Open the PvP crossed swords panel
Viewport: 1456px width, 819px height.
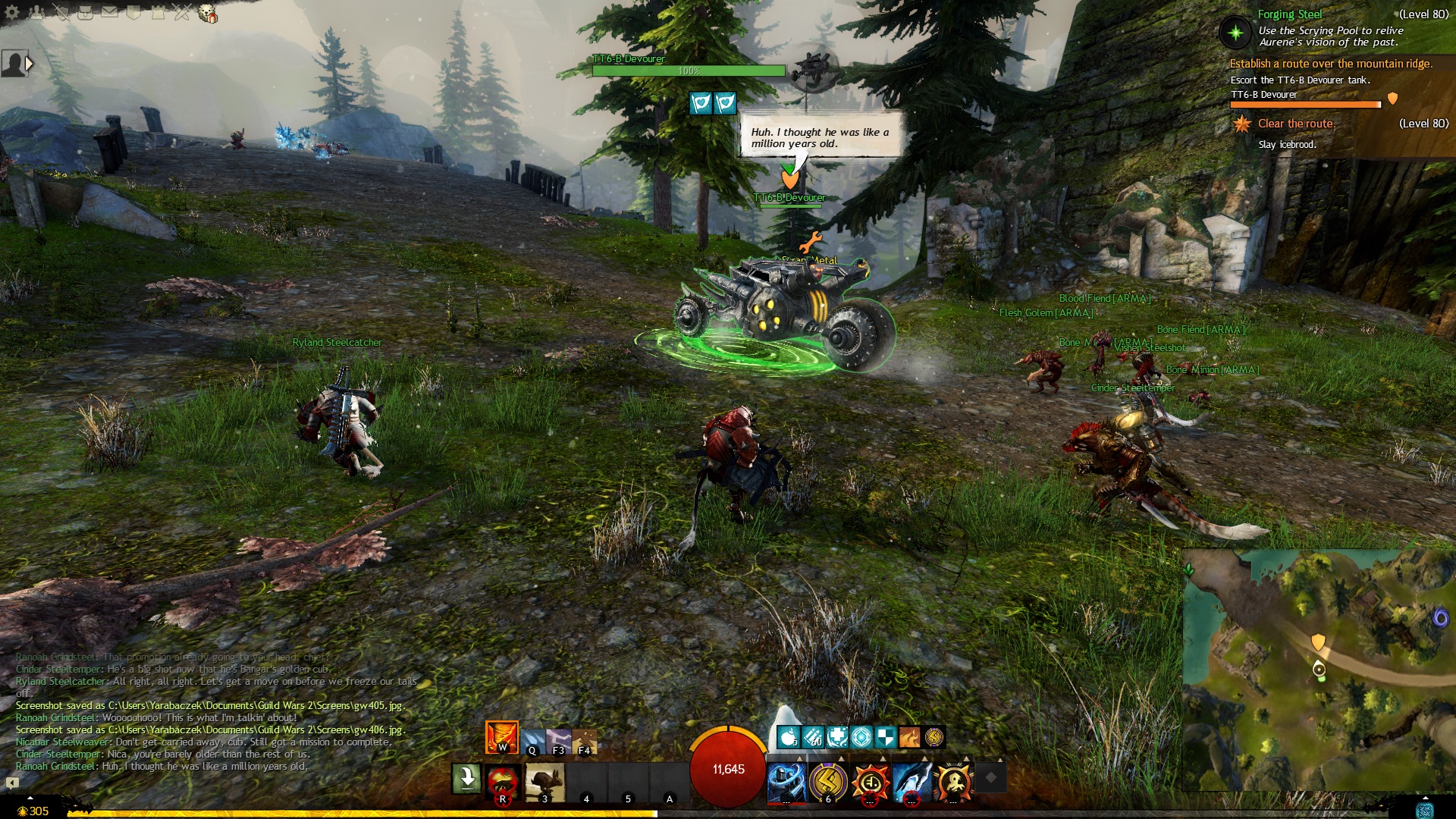tap(182, 12)
